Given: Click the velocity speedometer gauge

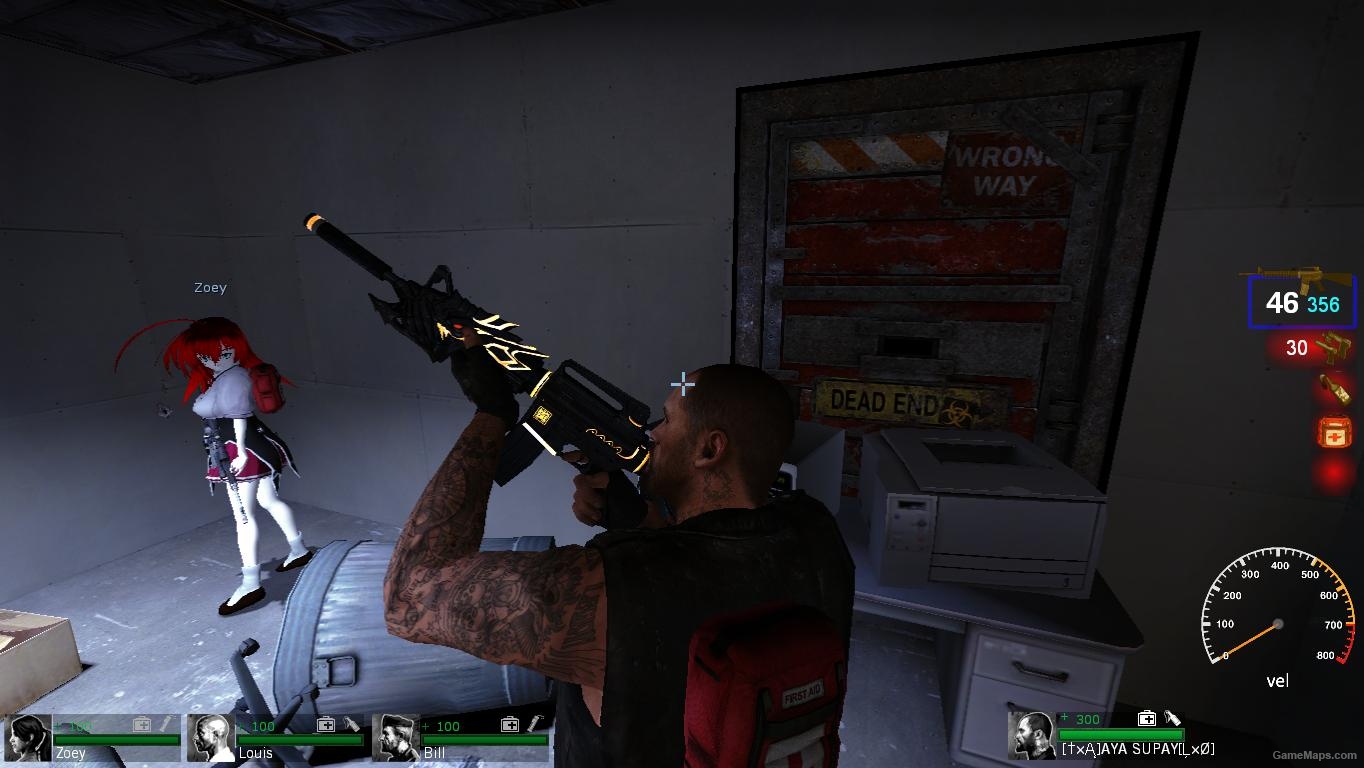Looking at the screenshot, I should coord(1276,612).
